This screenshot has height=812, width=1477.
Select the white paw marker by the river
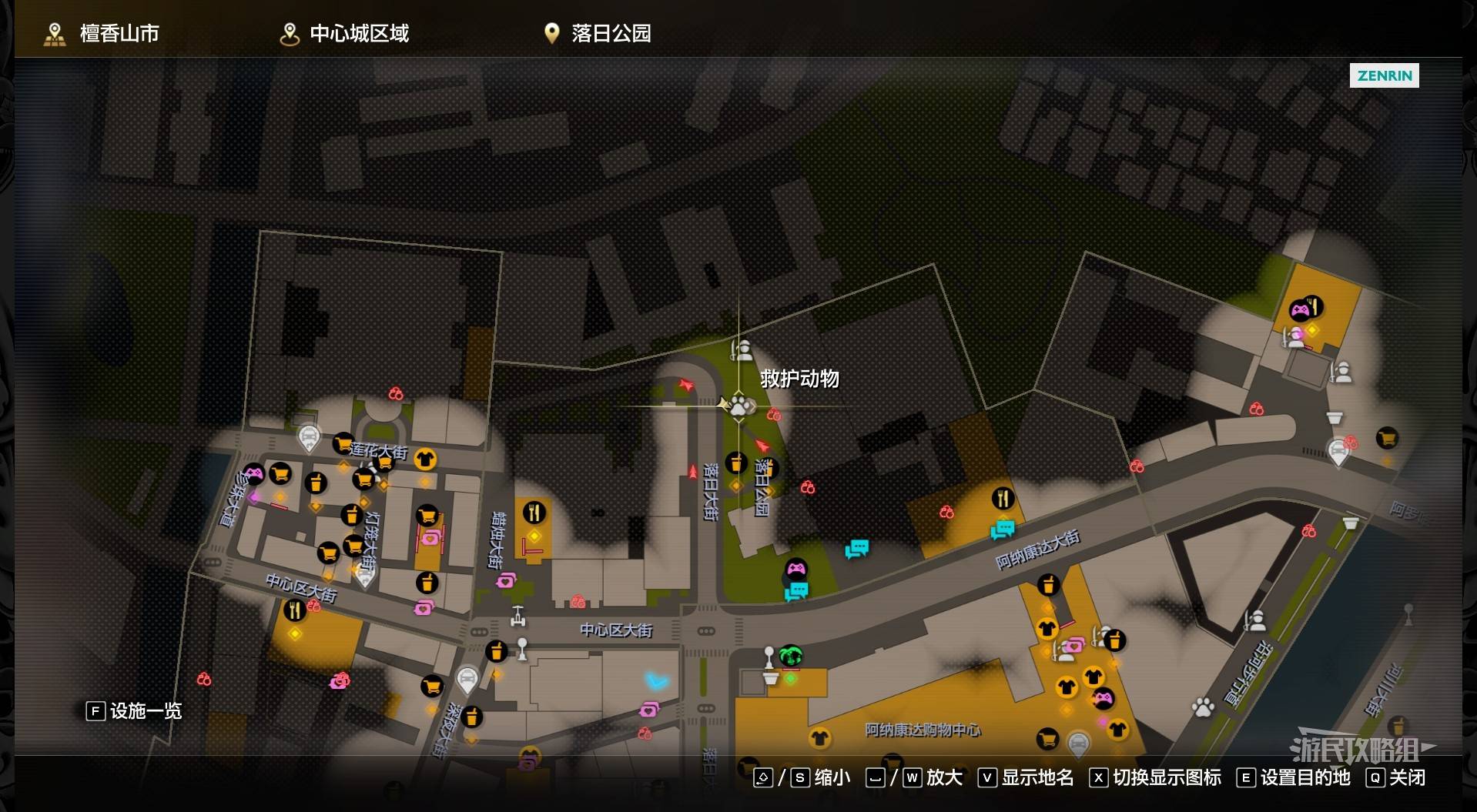pos(1203,707)
